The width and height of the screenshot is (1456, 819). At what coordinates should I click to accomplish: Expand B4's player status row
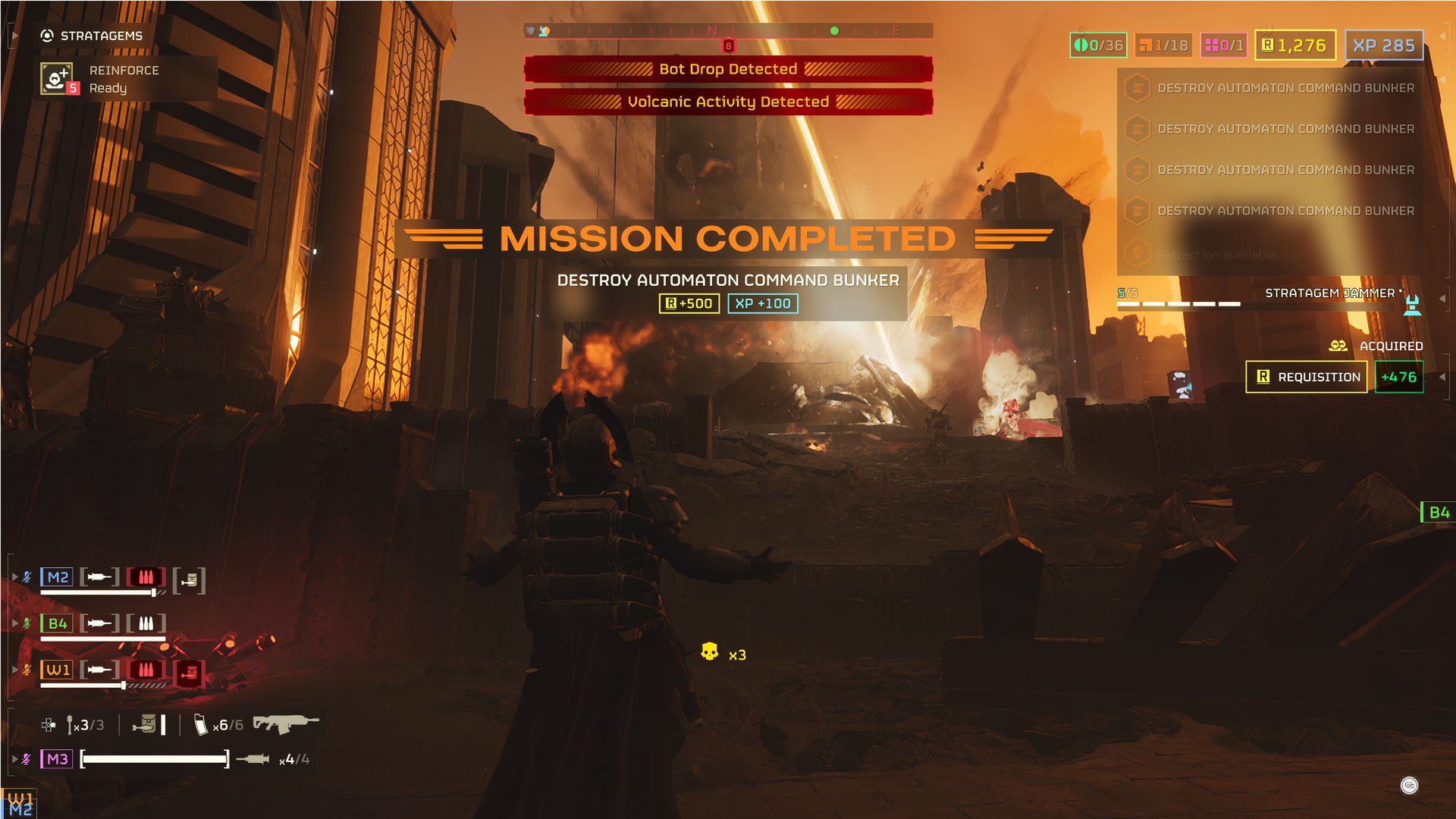(15, 622)
